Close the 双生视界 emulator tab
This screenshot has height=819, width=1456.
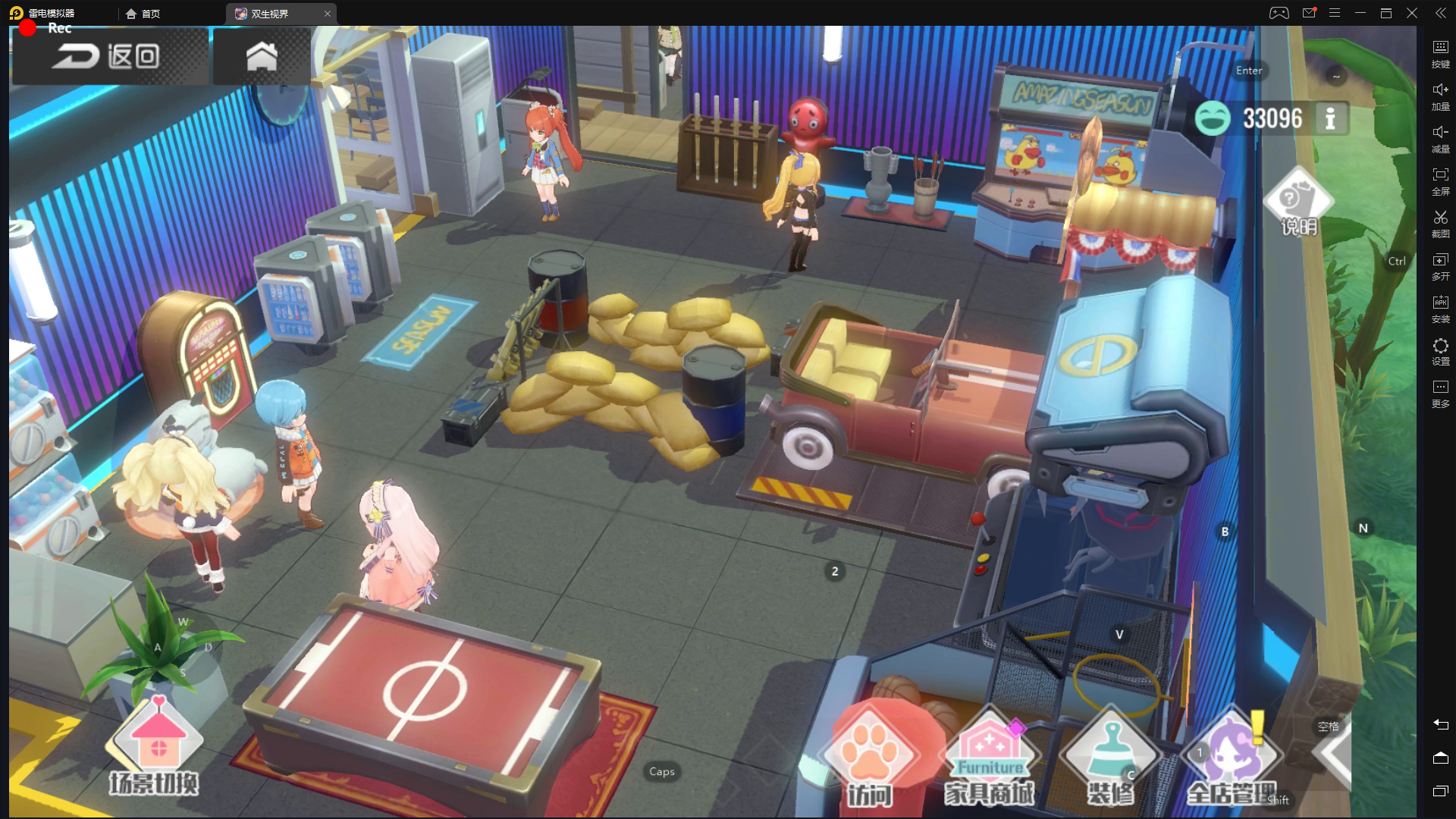pos(328,14)
